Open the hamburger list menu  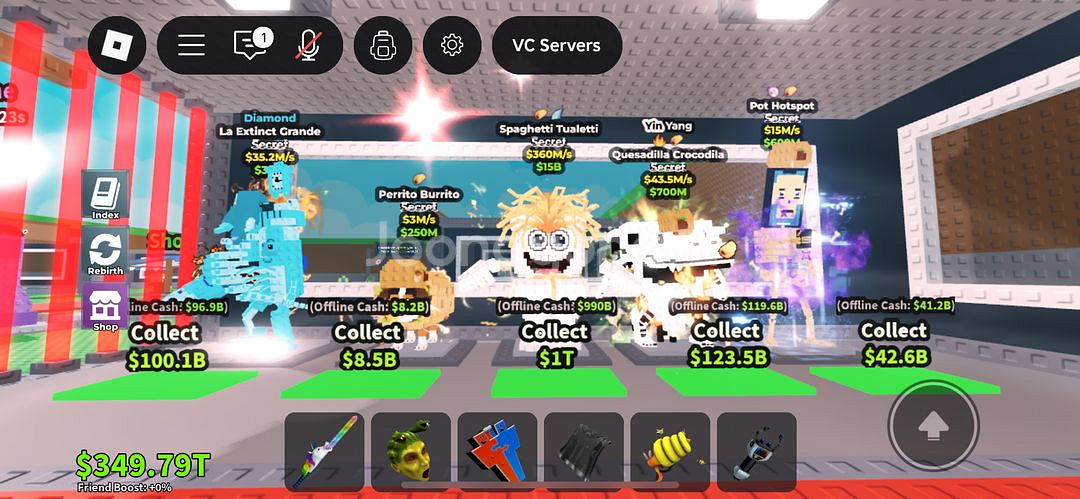click(x=191, y=45)
